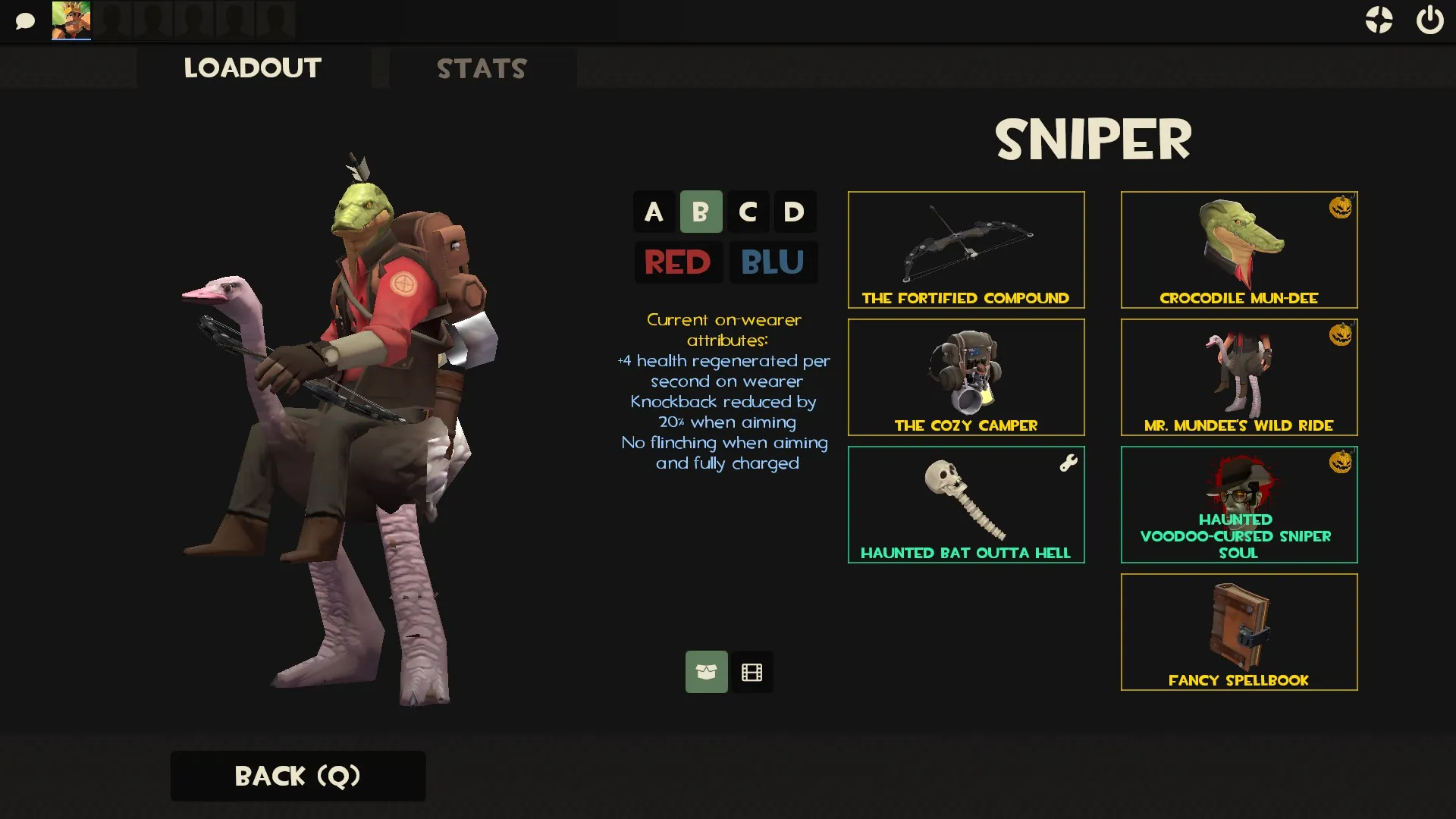Image resolution: width=1456 pixels, height=819 pixels.
Task: Choose loadout preset B
Action: (x=701, y=212)
